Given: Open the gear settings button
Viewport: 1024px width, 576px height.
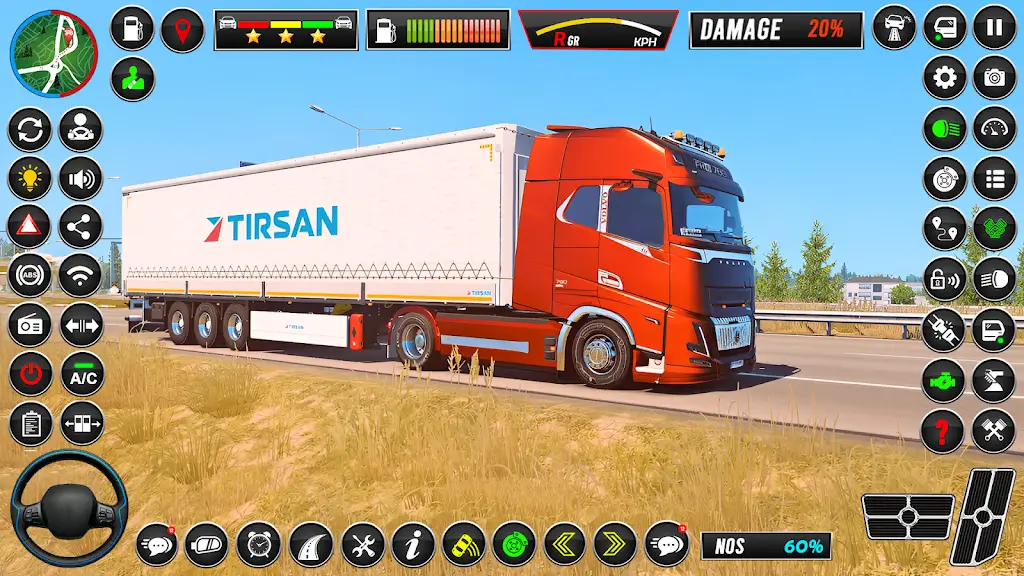Looking at the screenshot, I should pyautogui.click(x=944, y=77).
